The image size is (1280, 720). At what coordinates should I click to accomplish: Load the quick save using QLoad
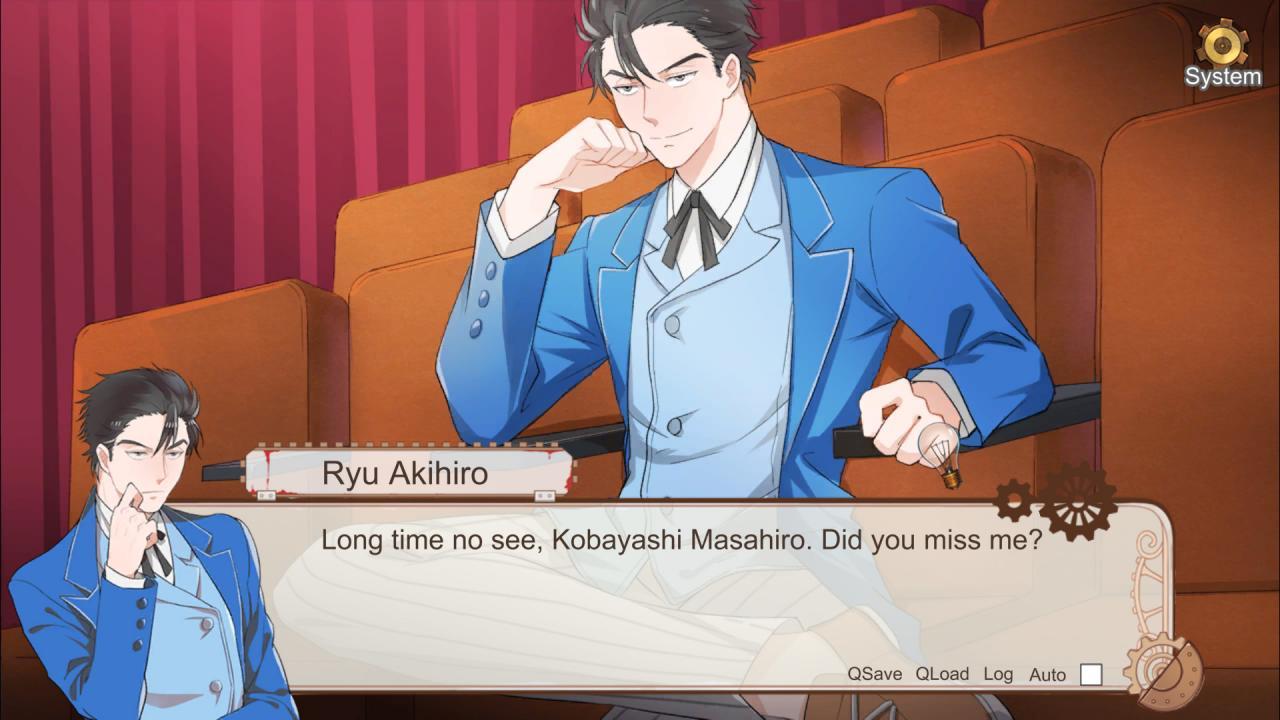click(942, 674)
